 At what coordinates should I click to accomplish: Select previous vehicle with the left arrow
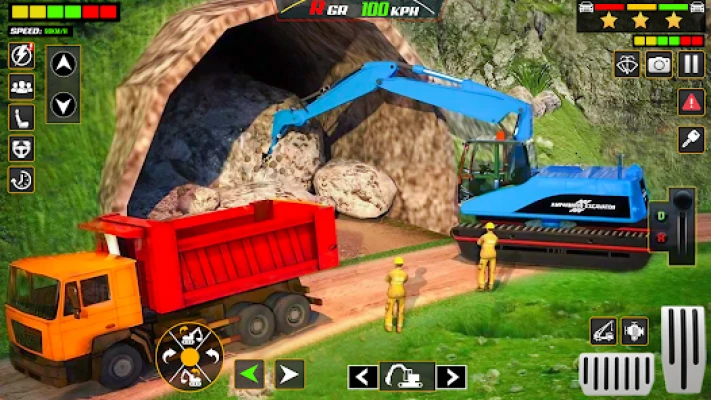[363, 377]
